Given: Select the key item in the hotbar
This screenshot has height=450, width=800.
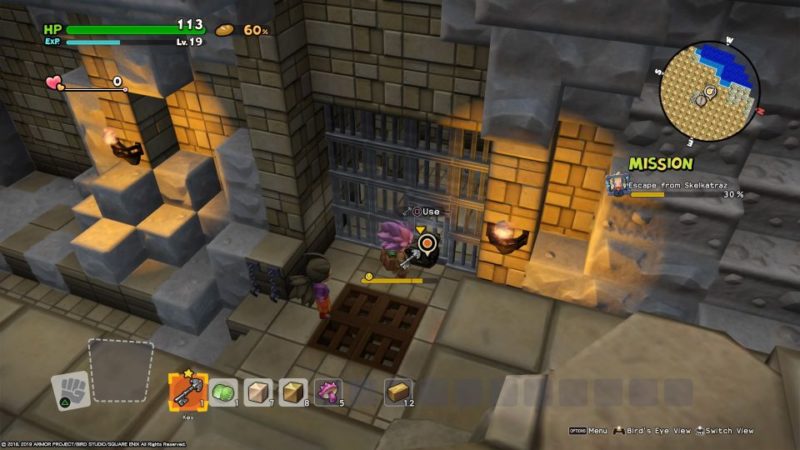Looking at the screenshot, I should coord(187,391).
